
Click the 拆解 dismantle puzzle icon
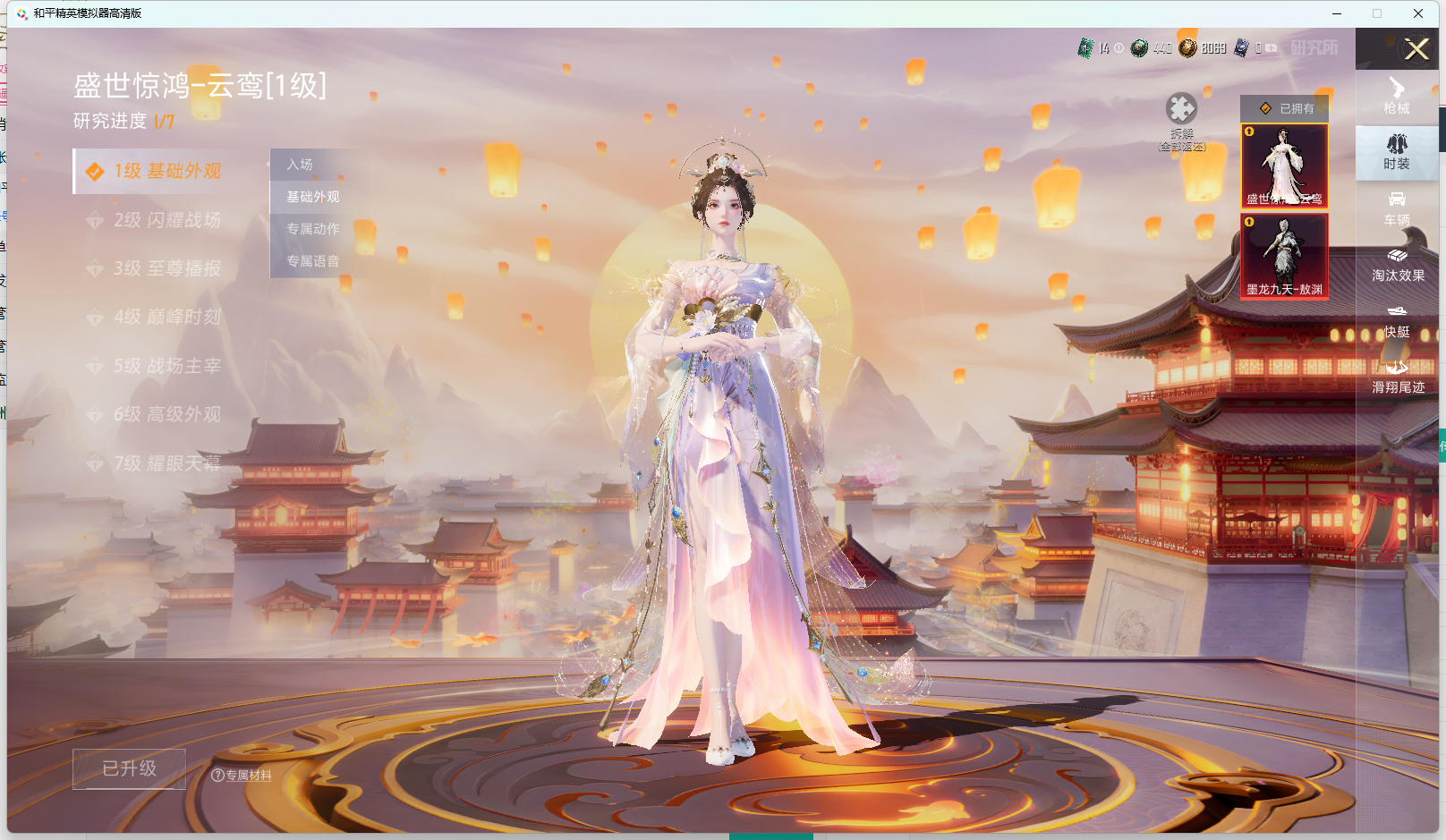[x=1183, y=107]
